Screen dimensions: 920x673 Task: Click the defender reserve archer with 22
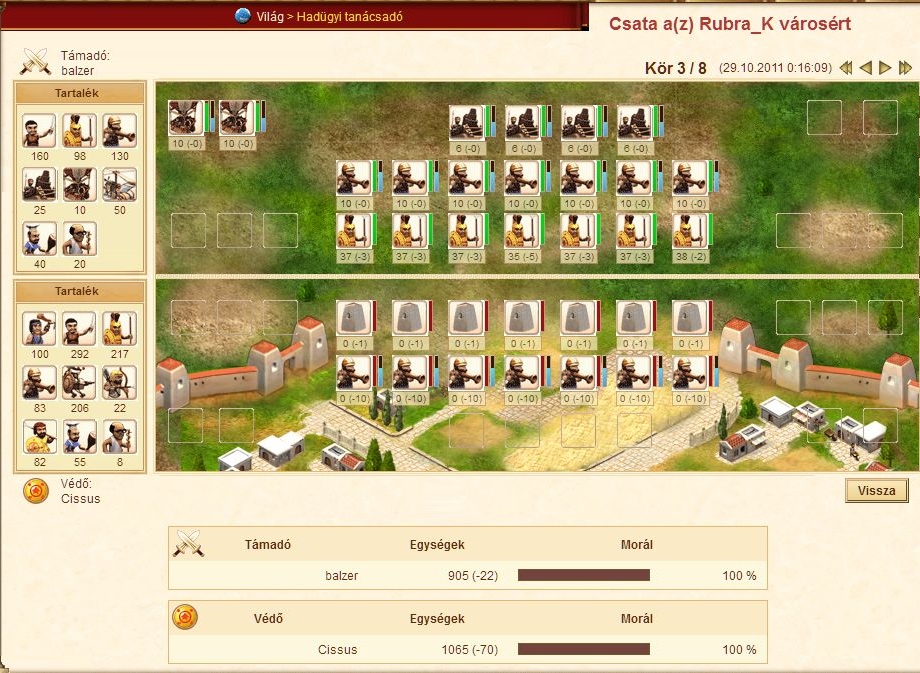[x=120, y=382]
